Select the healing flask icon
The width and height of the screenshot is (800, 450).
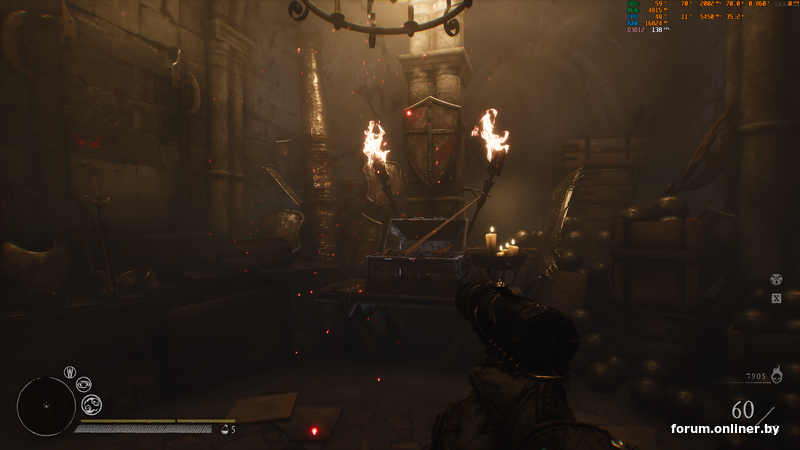224,429
